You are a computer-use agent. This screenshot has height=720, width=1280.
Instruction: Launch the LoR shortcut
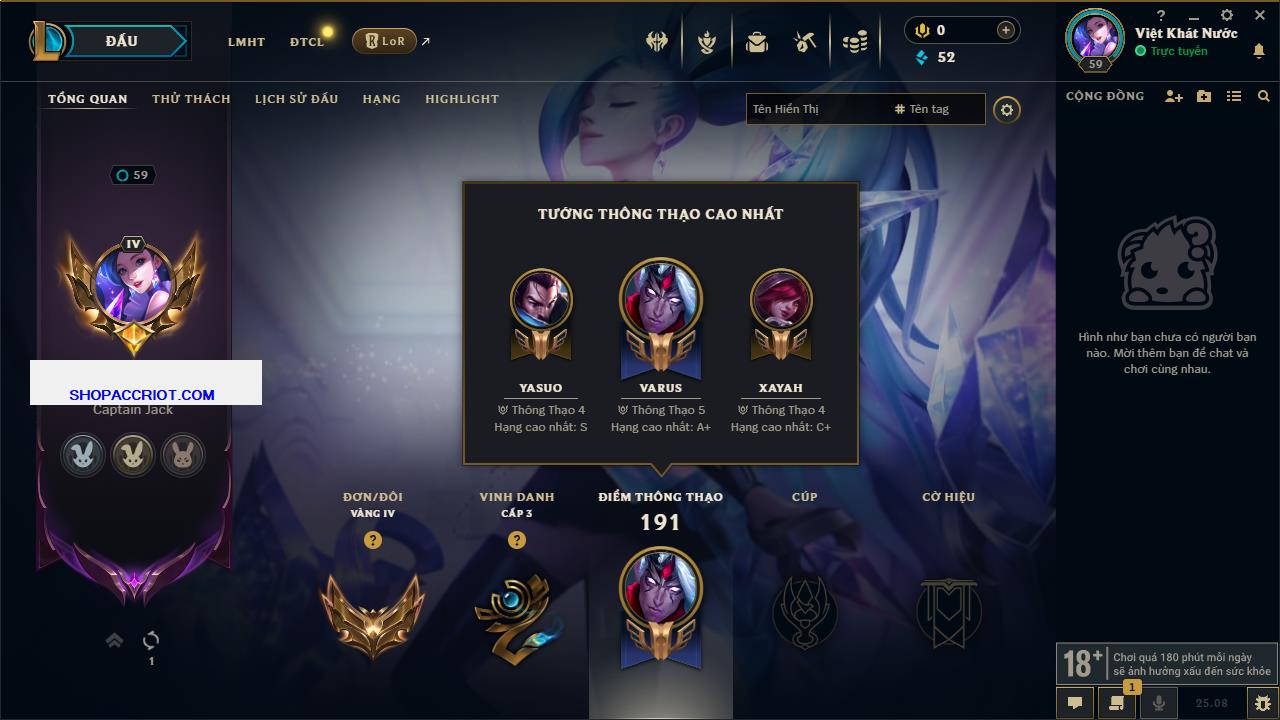385,41
